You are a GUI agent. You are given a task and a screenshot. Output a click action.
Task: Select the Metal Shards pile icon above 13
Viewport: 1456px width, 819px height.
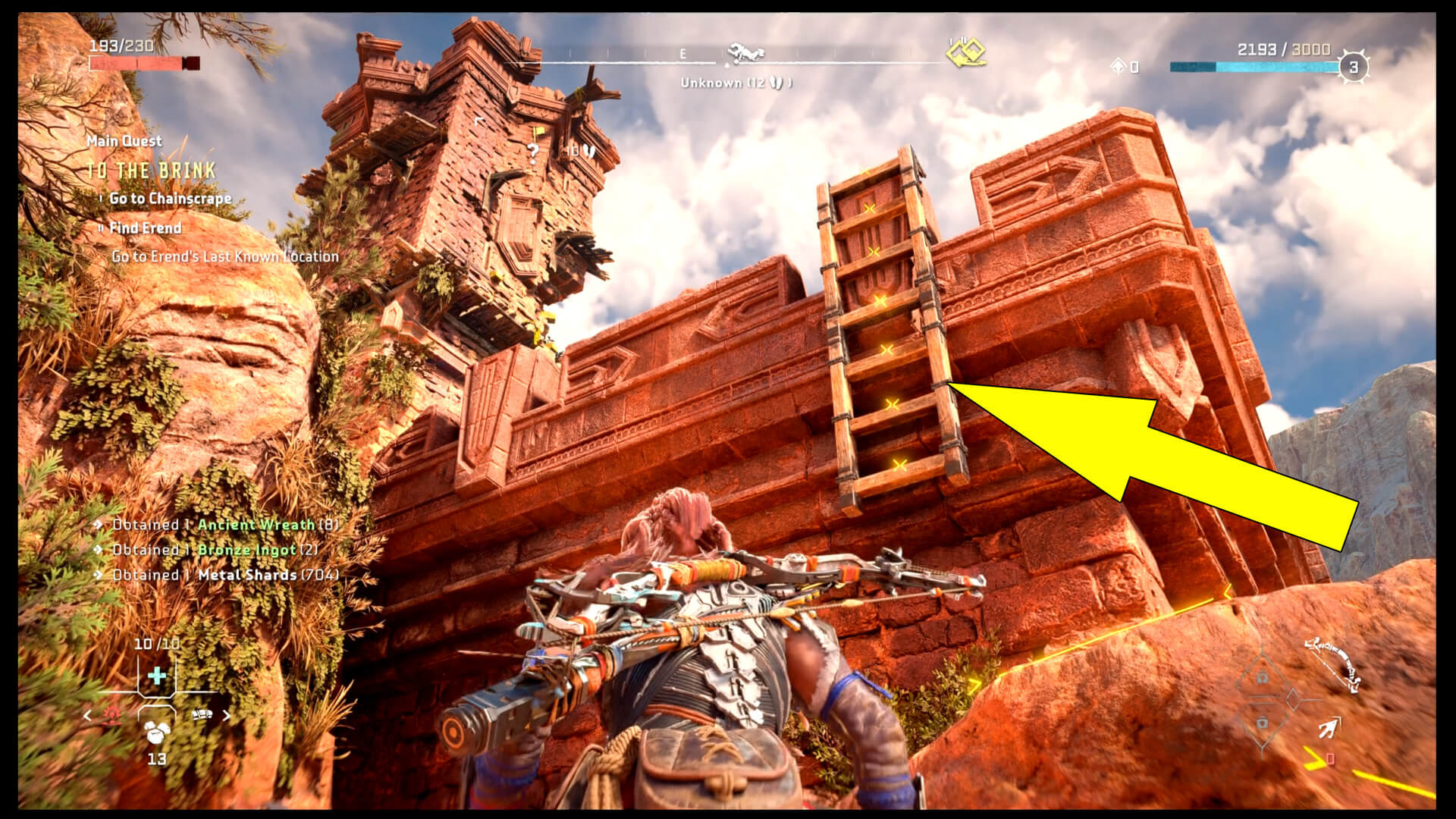tap(156, 733)
